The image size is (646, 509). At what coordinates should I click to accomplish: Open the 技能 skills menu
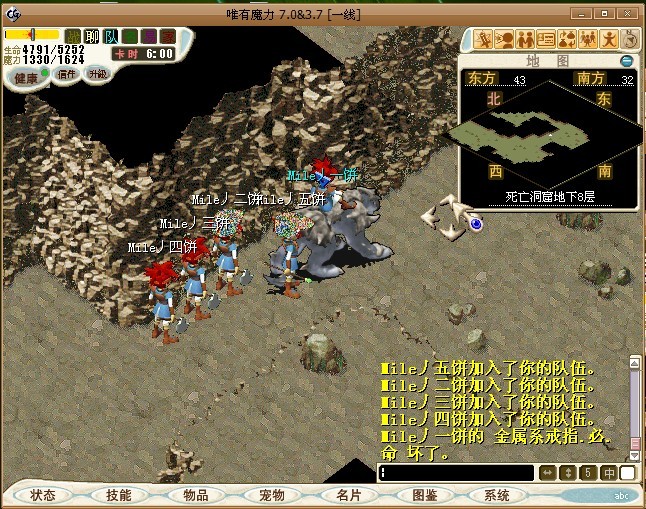(118, 495)
